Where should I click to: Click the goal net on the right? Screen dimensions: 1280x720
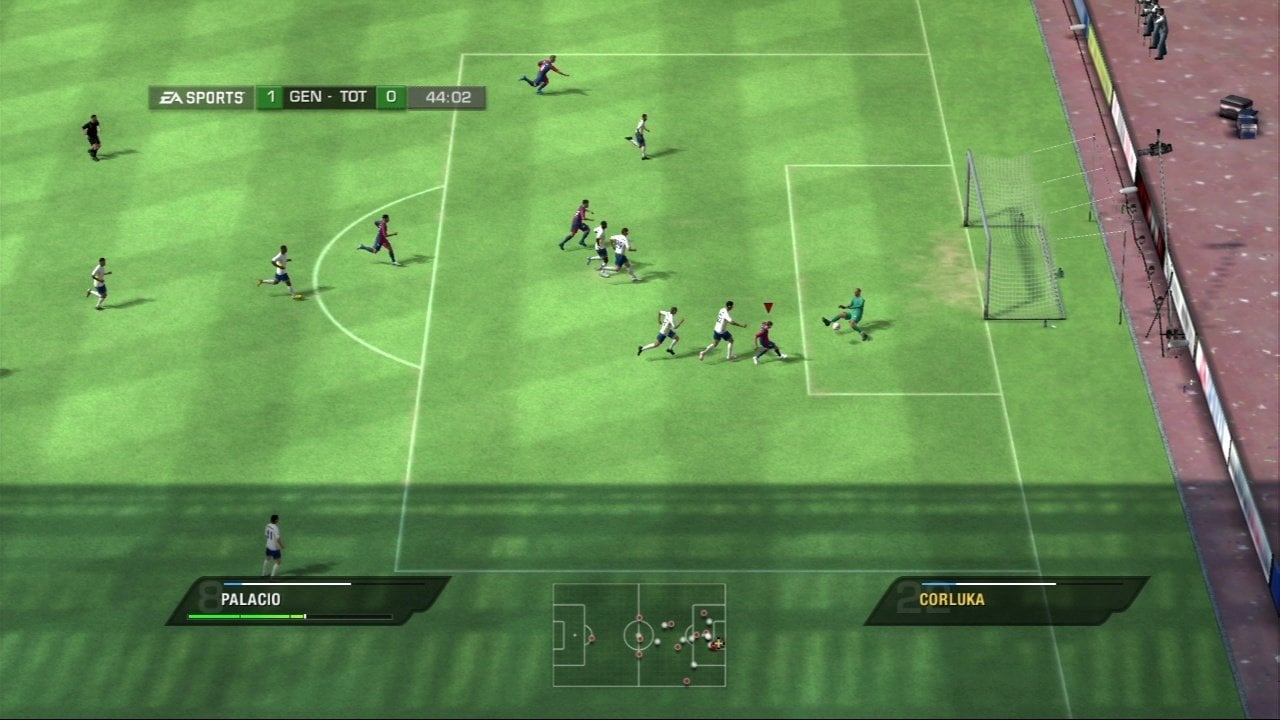click(1010, 240)
